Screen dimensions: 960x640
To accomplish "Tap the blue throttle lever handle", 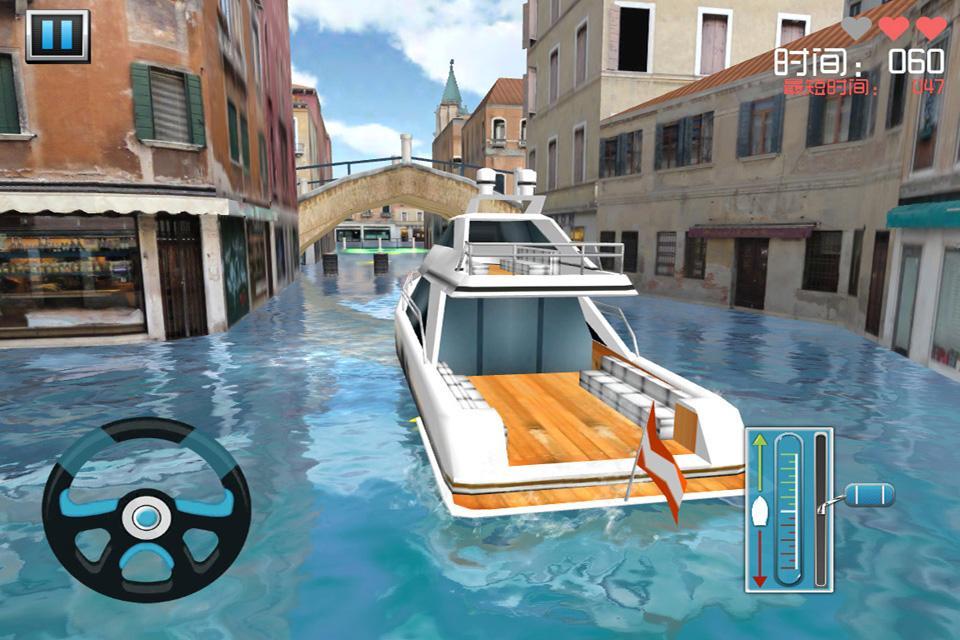I will point(869,494).
